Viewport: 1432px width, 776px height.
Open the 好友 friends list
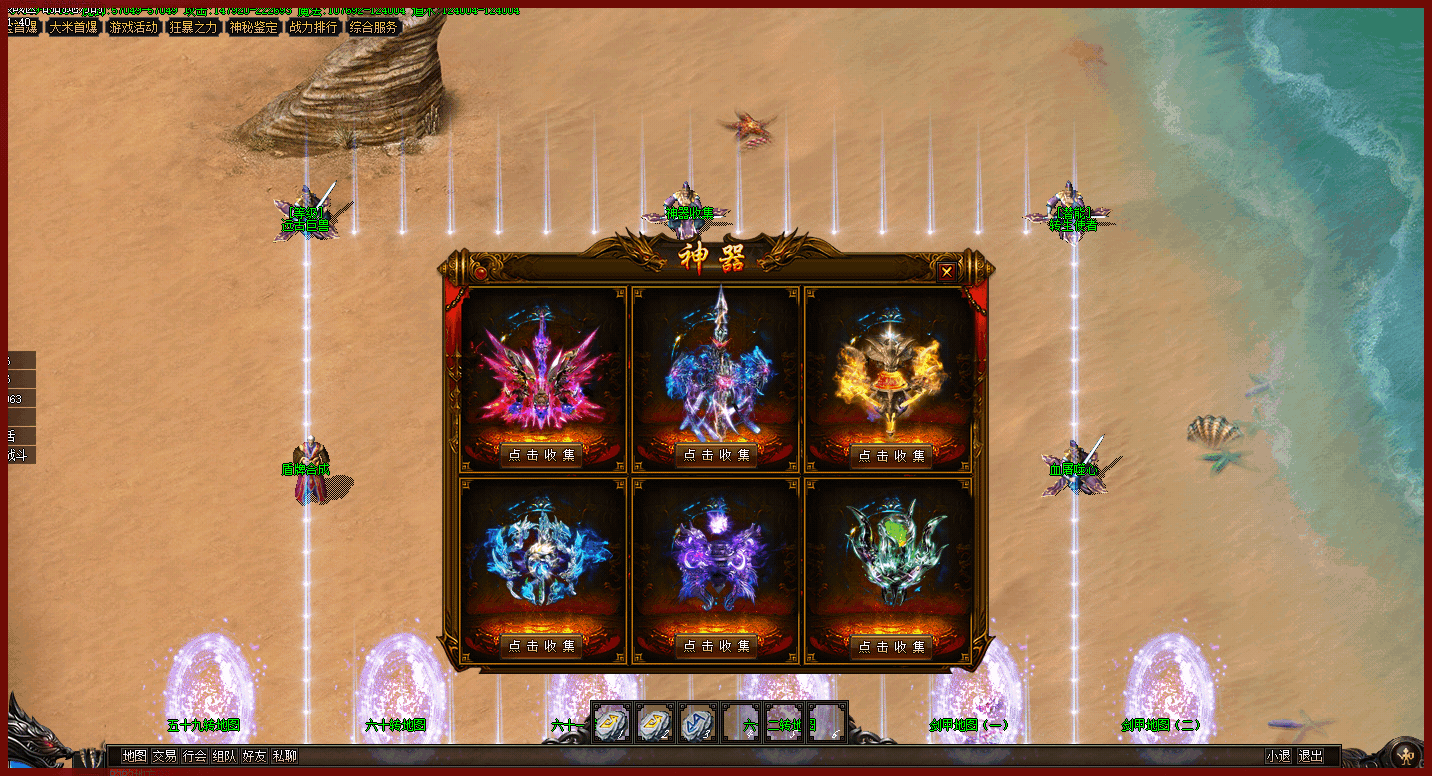254,756
